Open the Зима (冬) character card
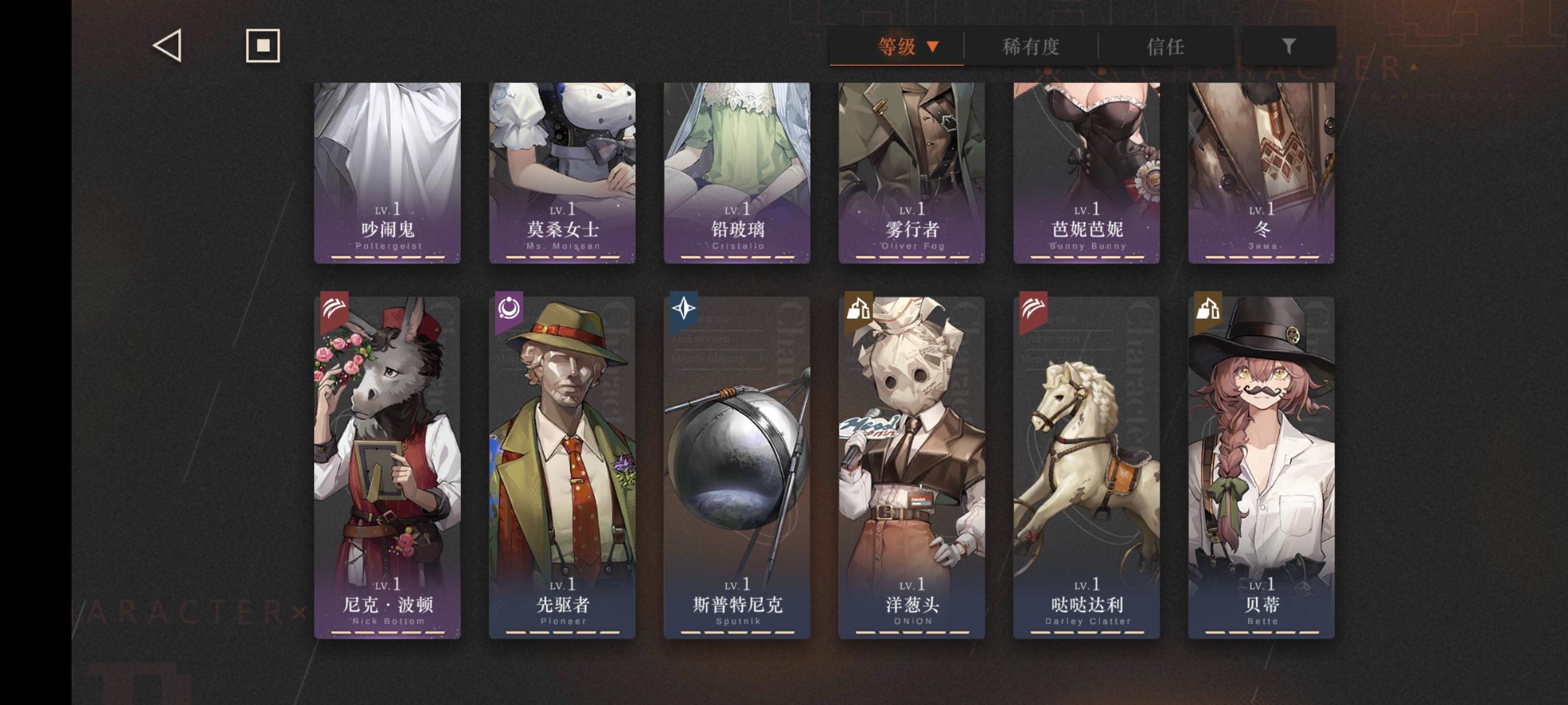The height and width of the screenshot is (705, 1568). (x=1261, y=172)
